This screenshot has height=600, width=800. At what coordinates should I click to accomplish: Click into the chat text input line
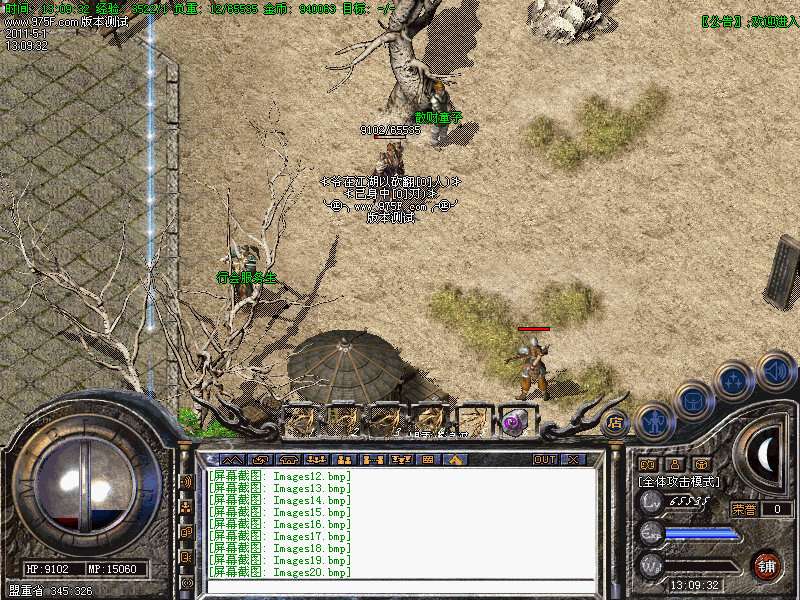coord(400,587)
